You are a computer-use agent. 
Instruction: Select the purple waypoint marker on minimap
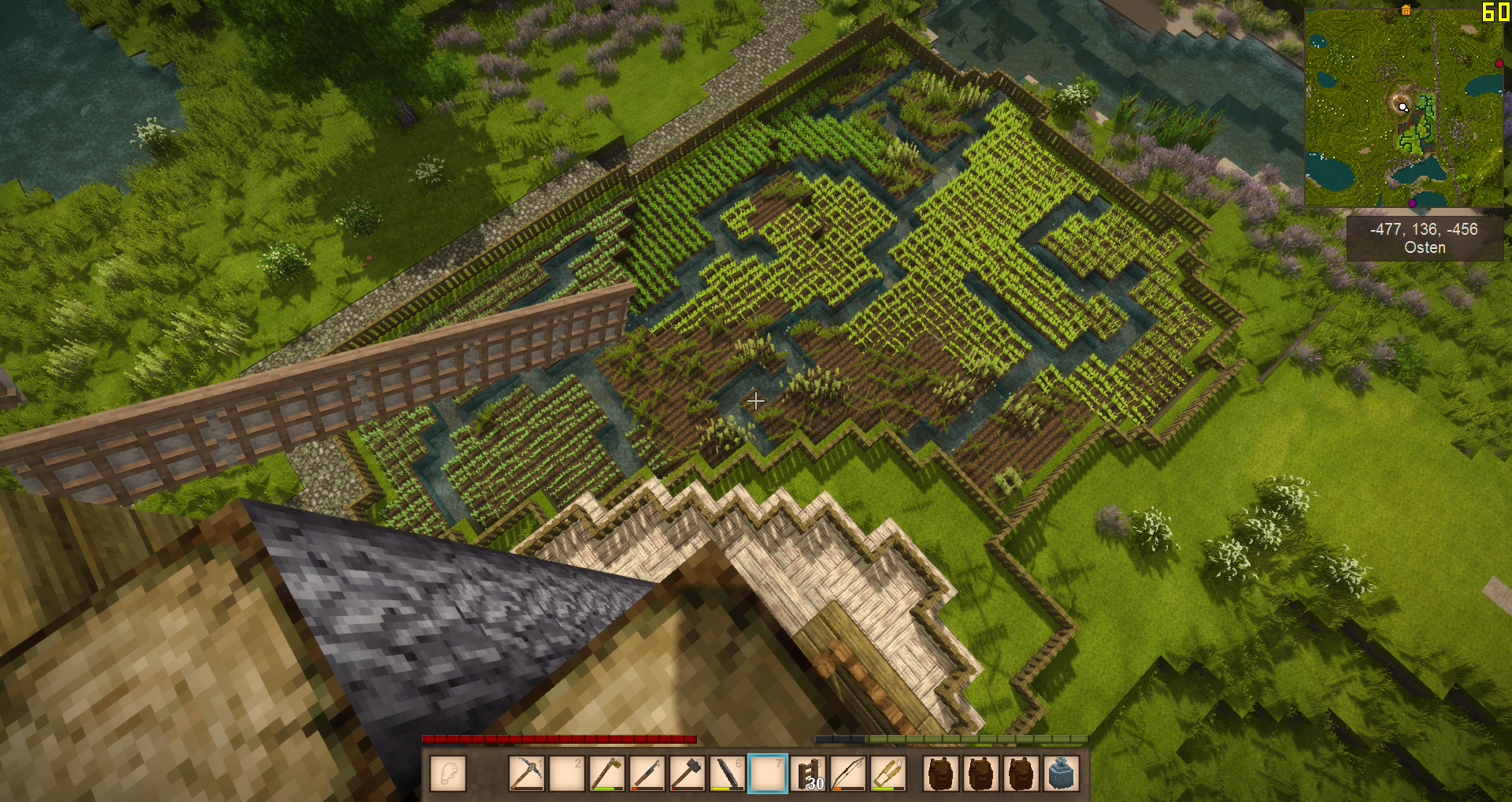1412,203
